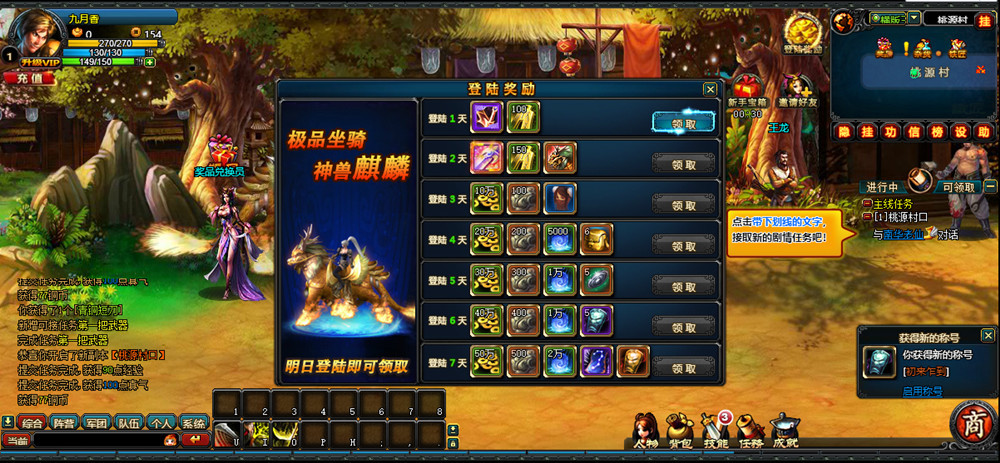Claim the day 1 login reward
The height and width of the screenshot is (463, 1000).
click(x=684, y=123)
